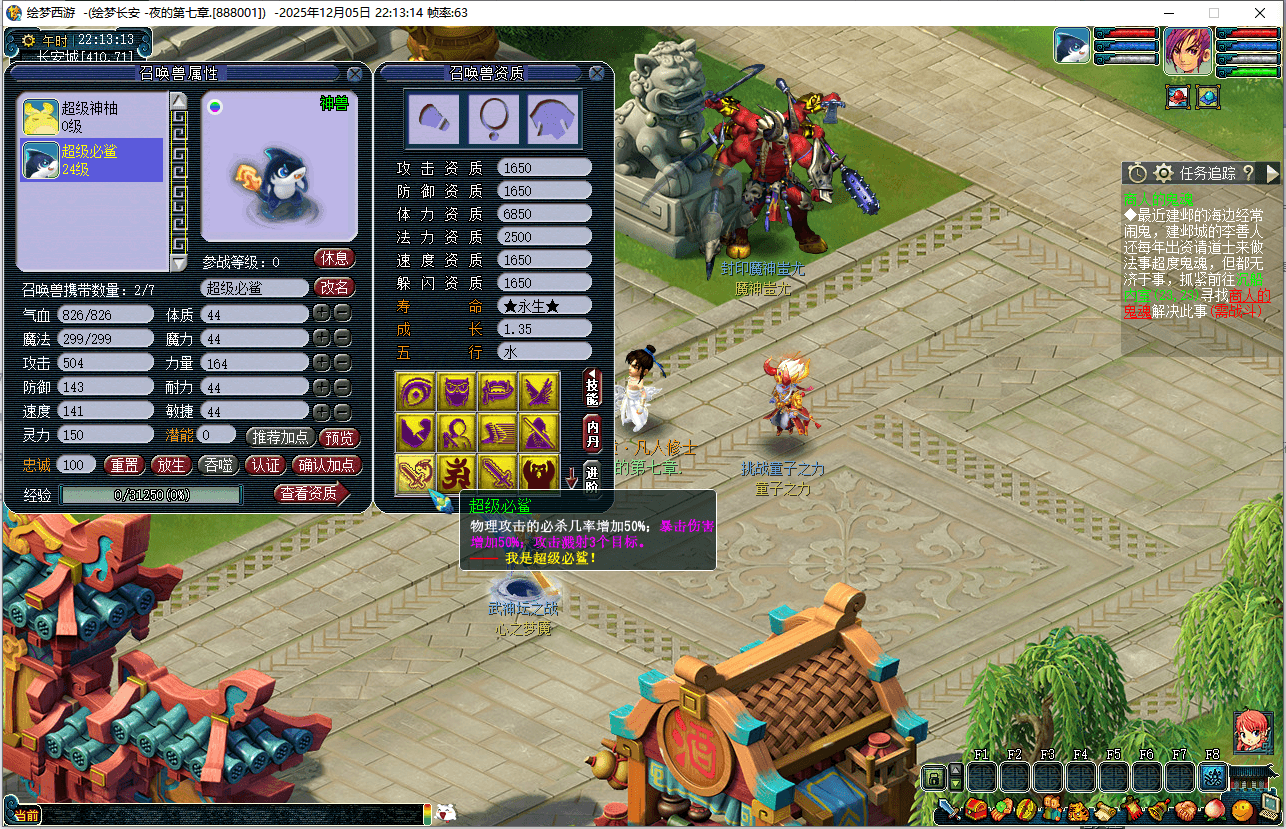Click the skill icon in the F8 hotbar slot
The image size is (1286, 829).
(1214, 775)
